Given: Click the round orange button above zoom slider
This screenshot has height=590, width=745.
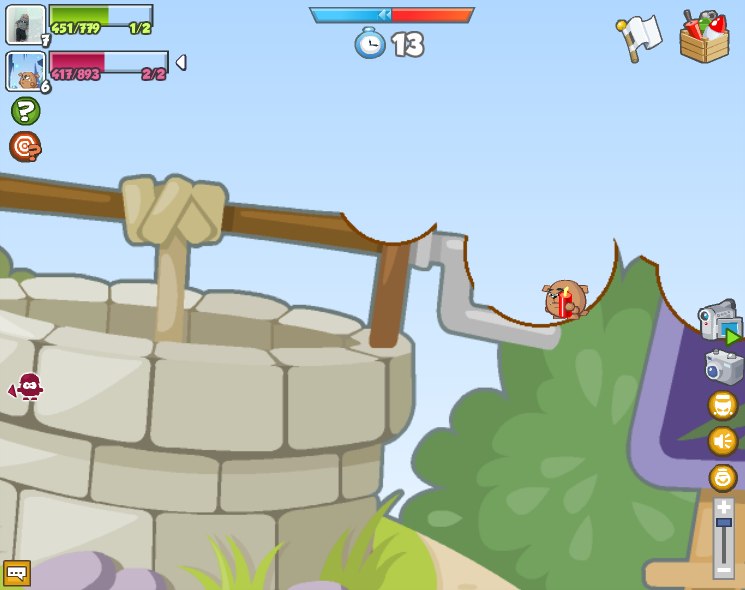Looking at the screenshot, I should pos(723,477).
